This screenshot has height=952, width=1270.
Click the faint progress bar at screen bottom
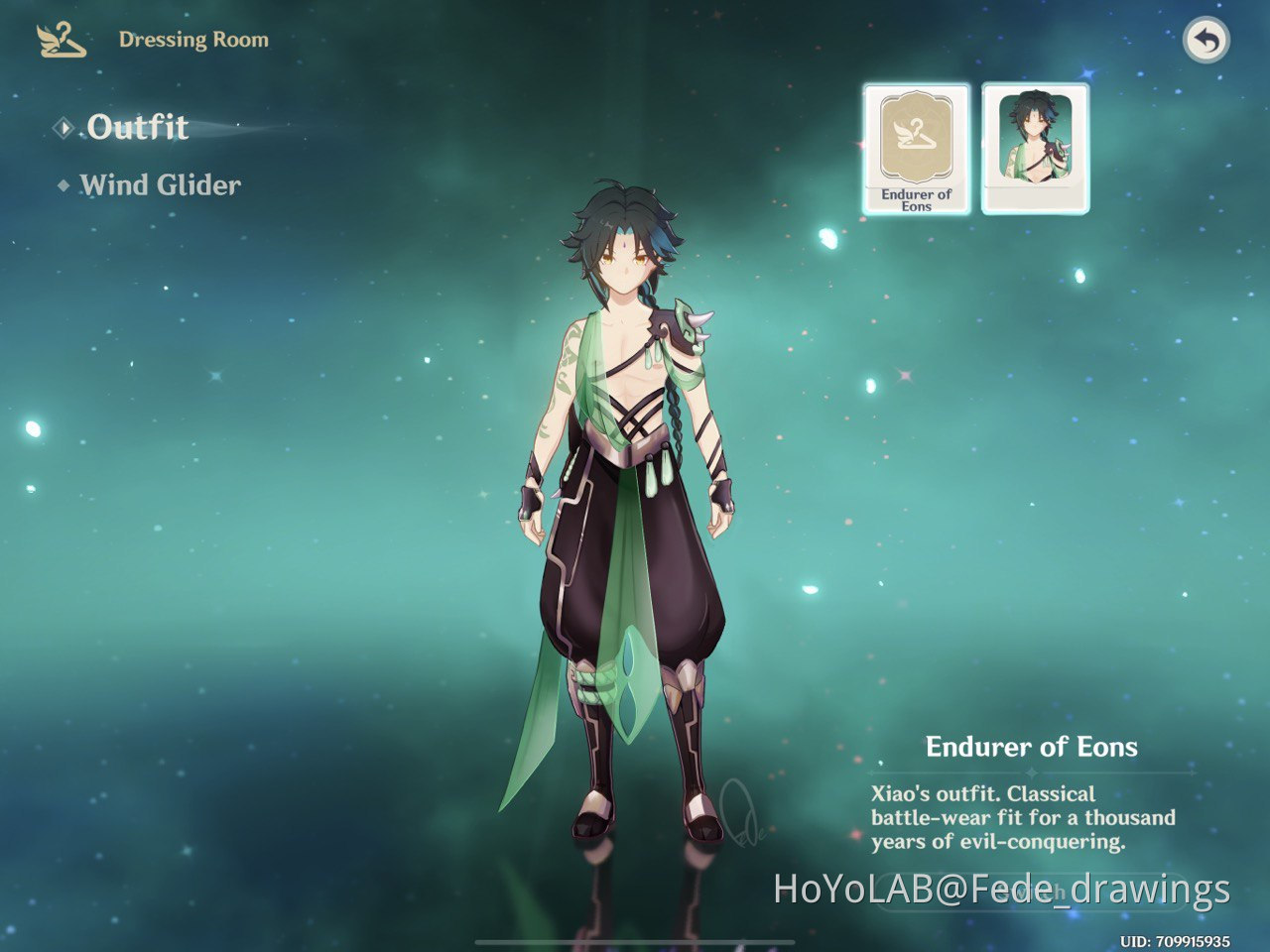635,942
